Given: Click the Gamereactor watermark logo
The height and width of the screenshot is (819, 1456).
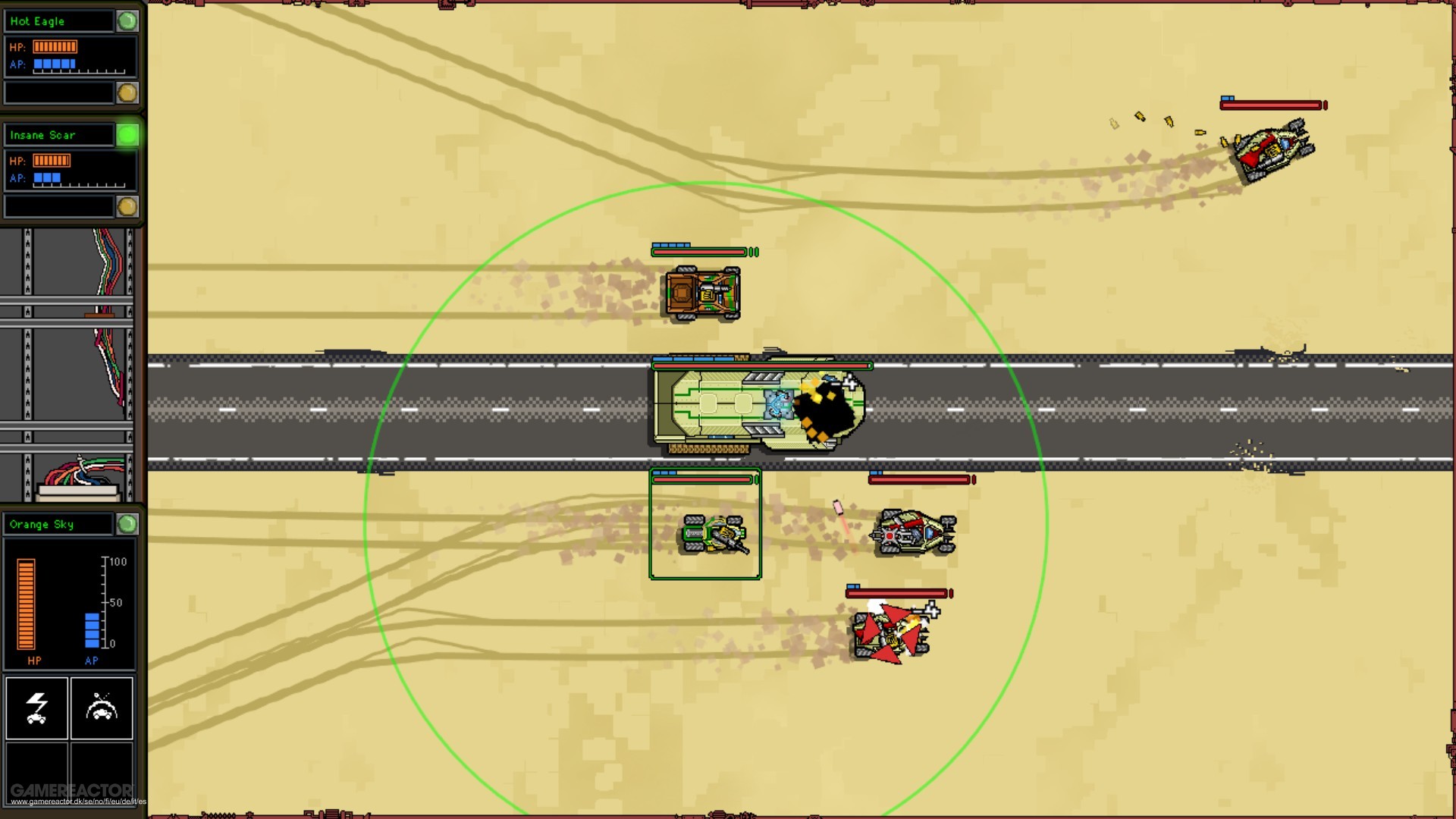Looking at the screenshot, I should click(72, 789).
